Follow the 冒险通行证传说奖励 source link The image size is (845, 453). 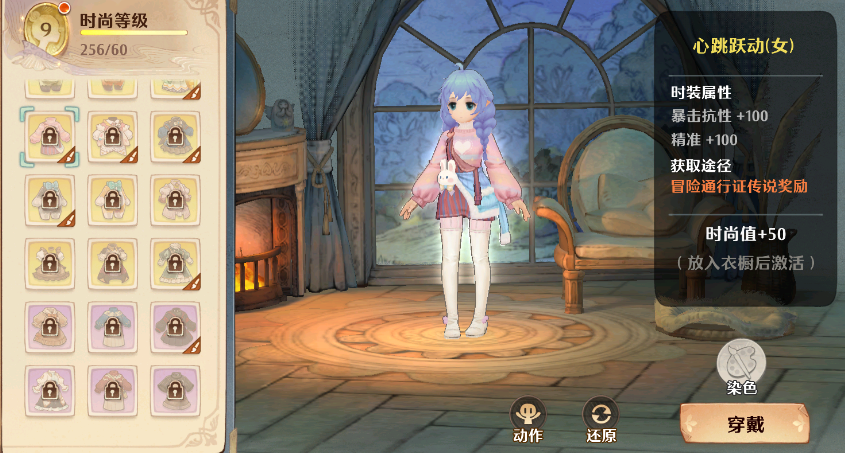click(x=739, y=186)
